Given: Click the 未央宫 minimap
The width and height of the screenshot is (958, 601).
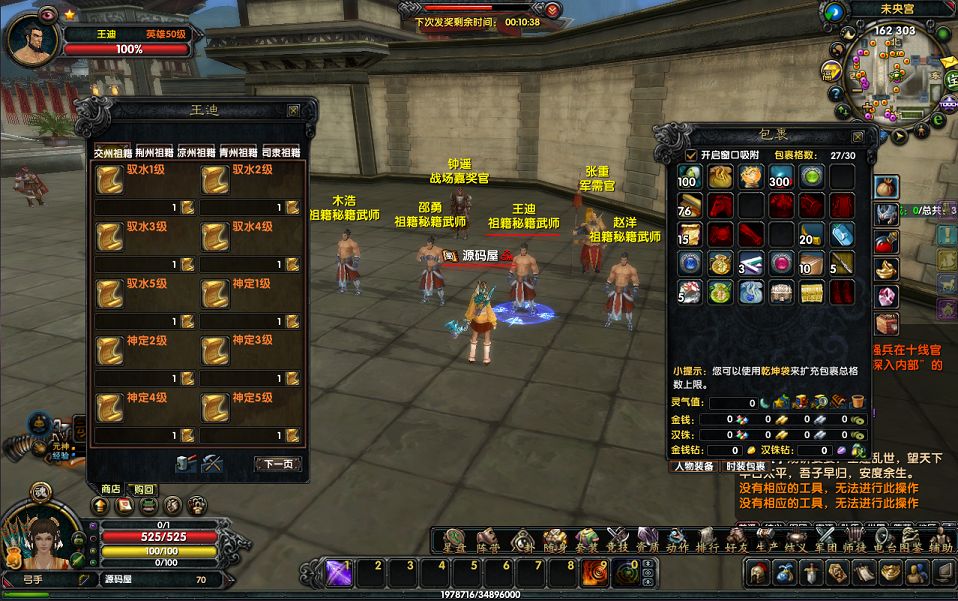Looking at the screenshot, I should (x=885, y=75).
